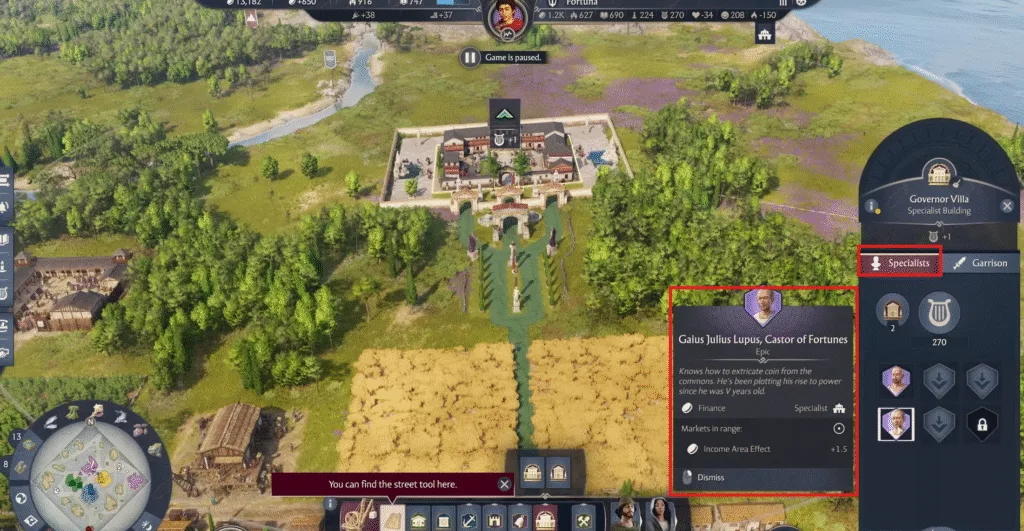Open the Governor Villa info button
Viewport: 1024px width, 531px height.
coord(873,208)
